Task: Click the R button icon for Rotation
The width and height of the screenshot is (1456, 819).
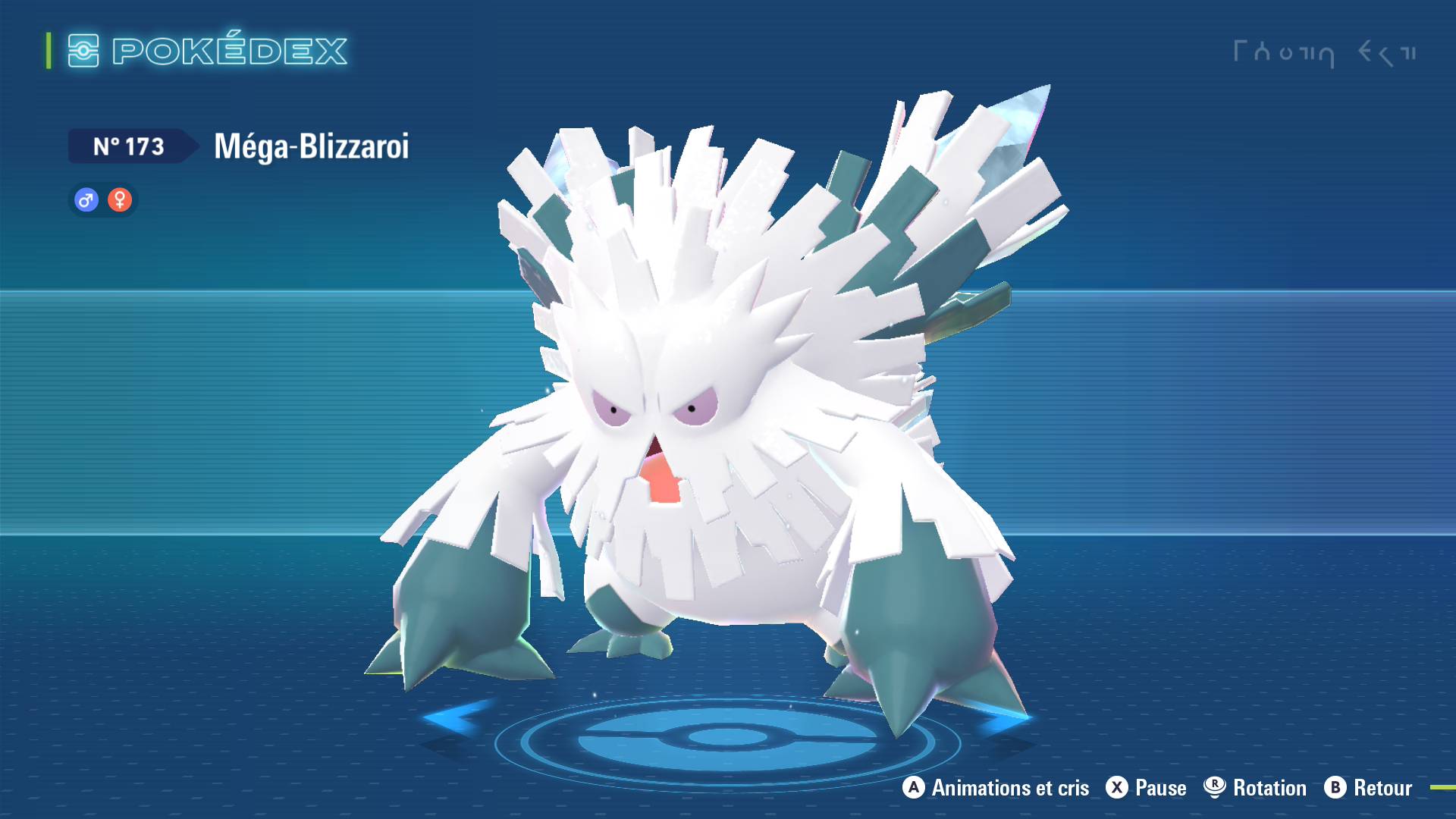Action: (x=1216, y=788)
